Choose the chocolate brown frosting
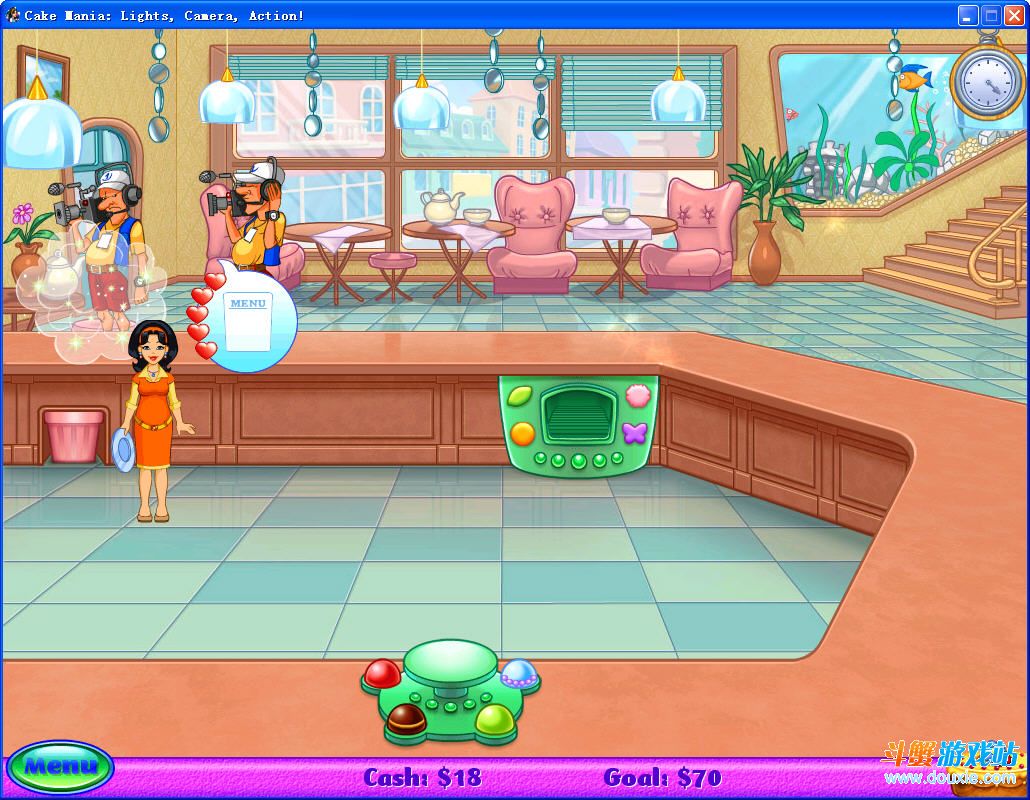 click(406, 717)
